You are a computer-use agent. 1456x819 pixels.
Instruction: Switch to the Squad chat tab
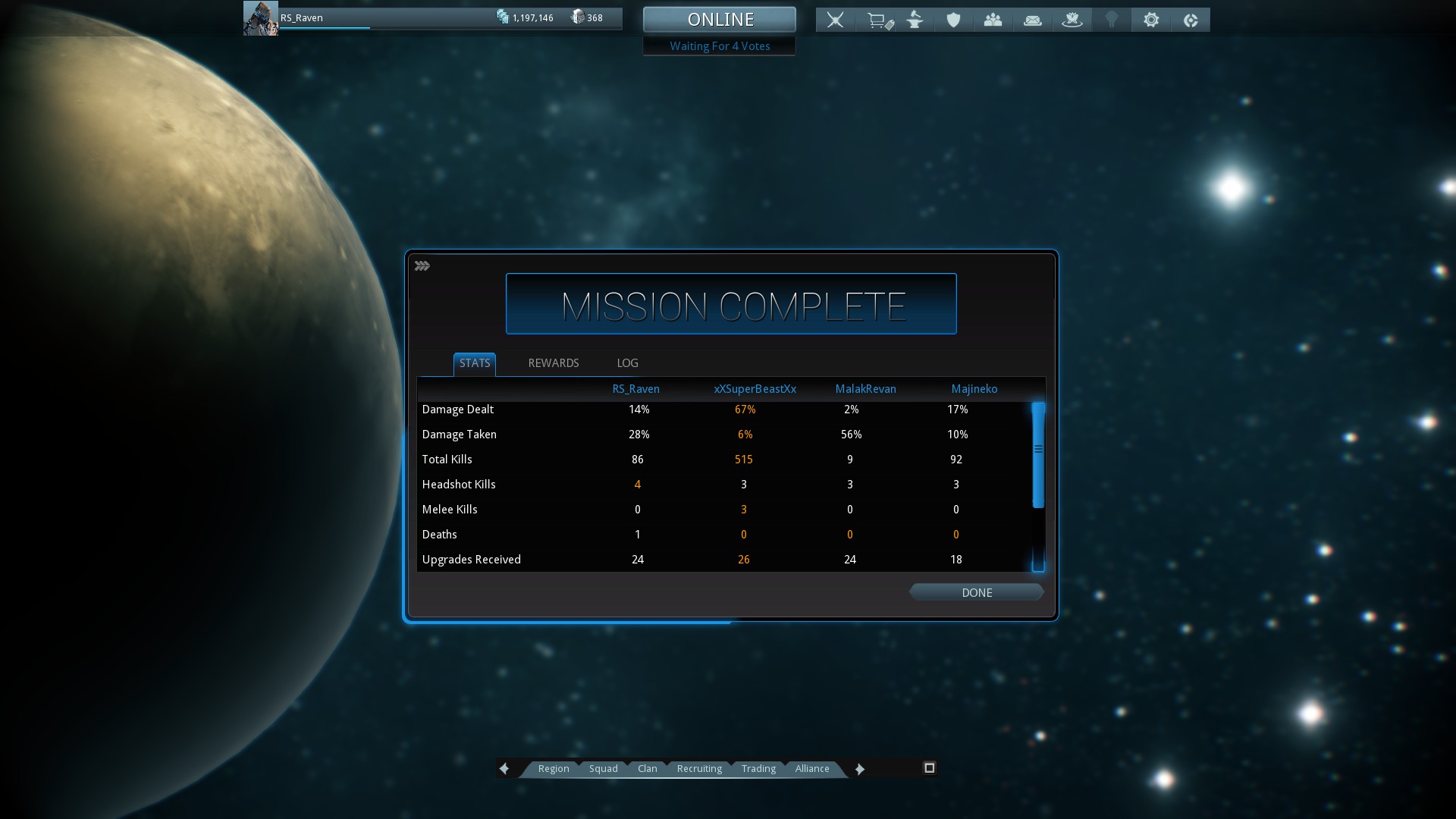pyautogui.click(x=604, y=769)
